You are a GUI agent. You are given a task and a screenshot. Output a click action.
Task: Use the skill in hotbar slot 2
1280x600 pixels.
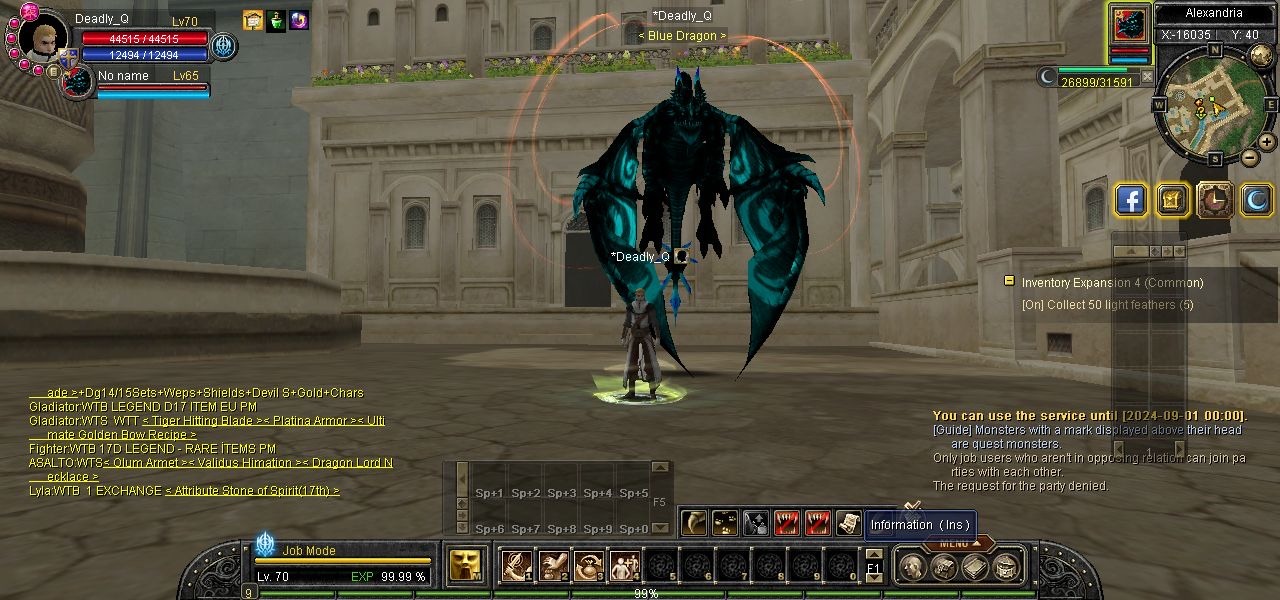(552, 566)
